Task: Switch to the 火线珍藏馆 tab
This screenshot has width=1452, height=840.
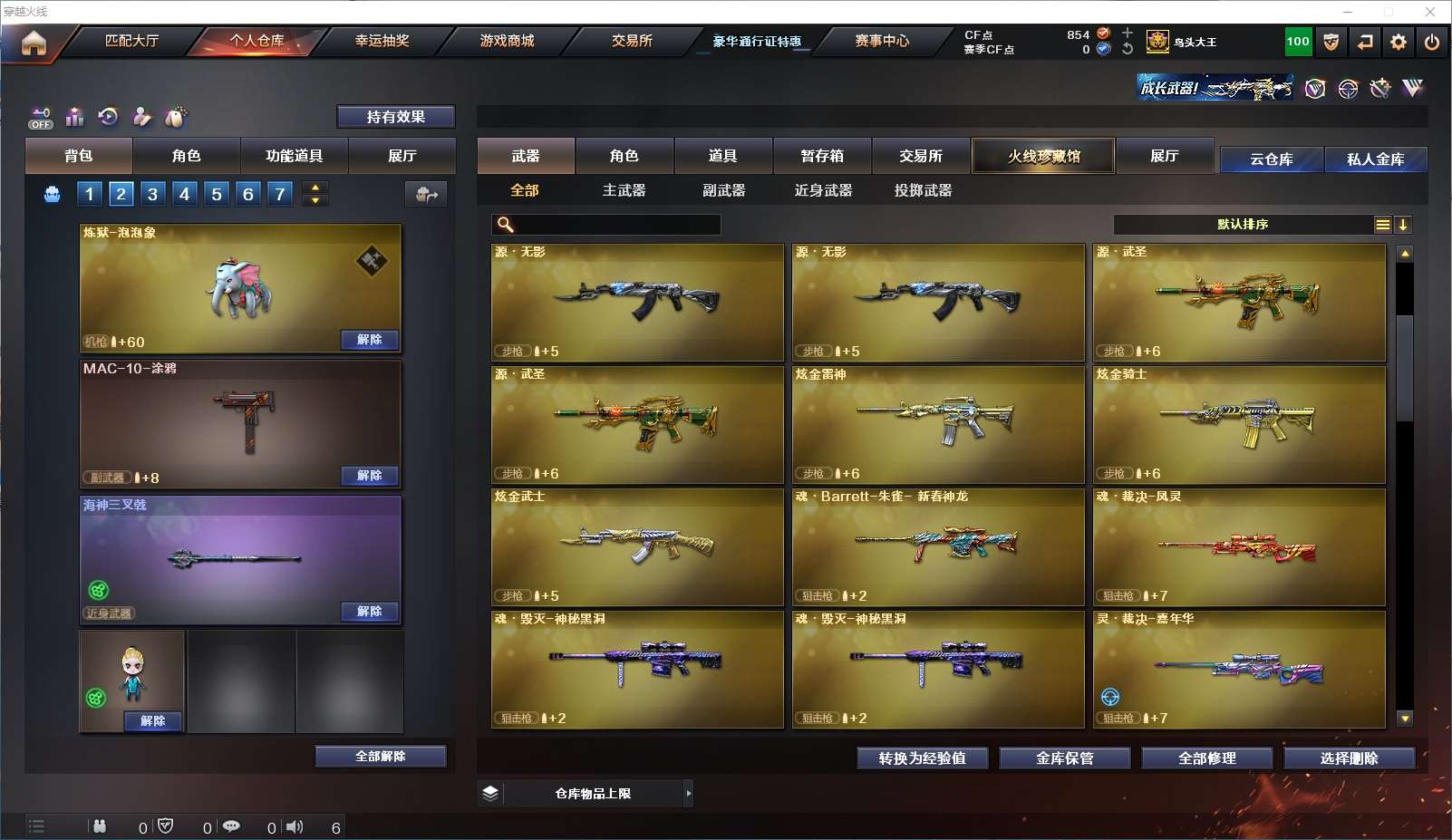Action: click(x=1043, y=156)
